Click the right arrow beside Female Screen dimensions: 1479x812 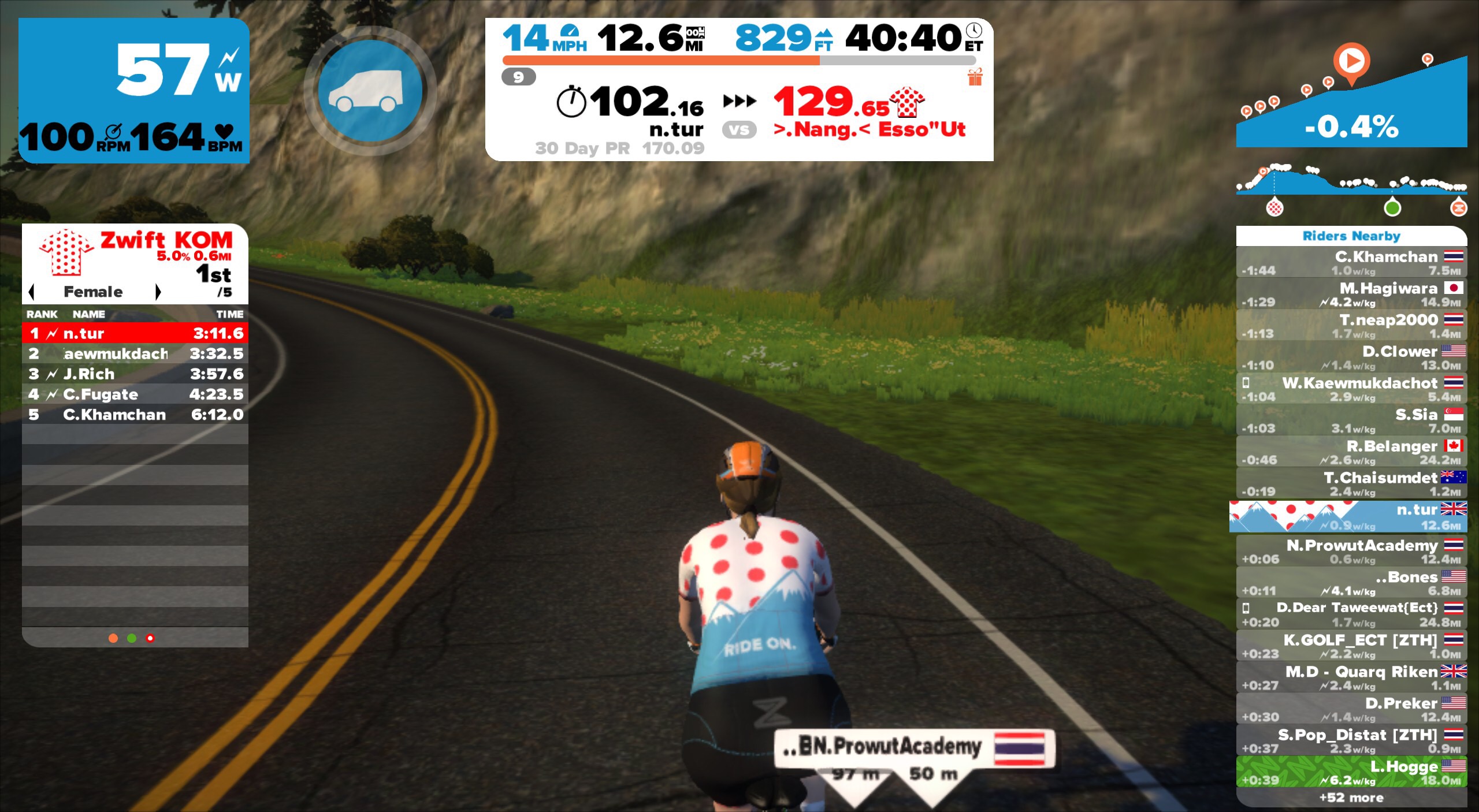(158, 292)
